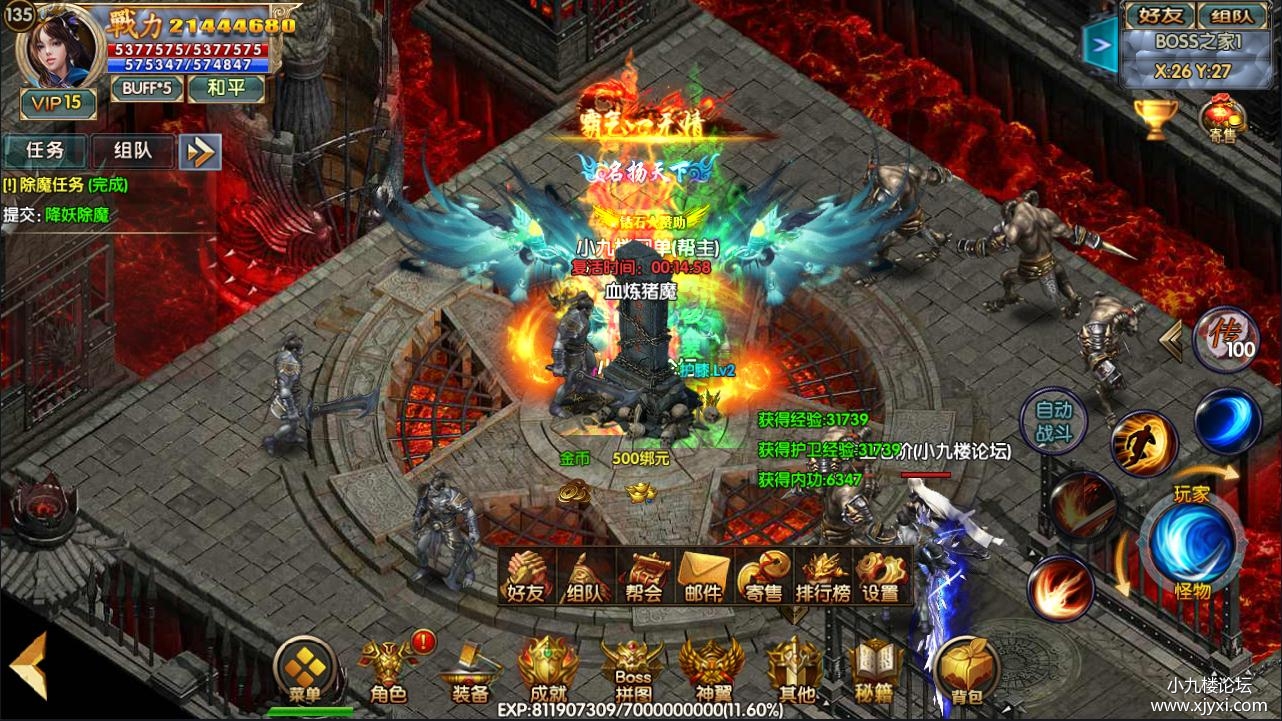Open the 背包 backpack
Screen dimensions: 1282x721
click(968, 672)
